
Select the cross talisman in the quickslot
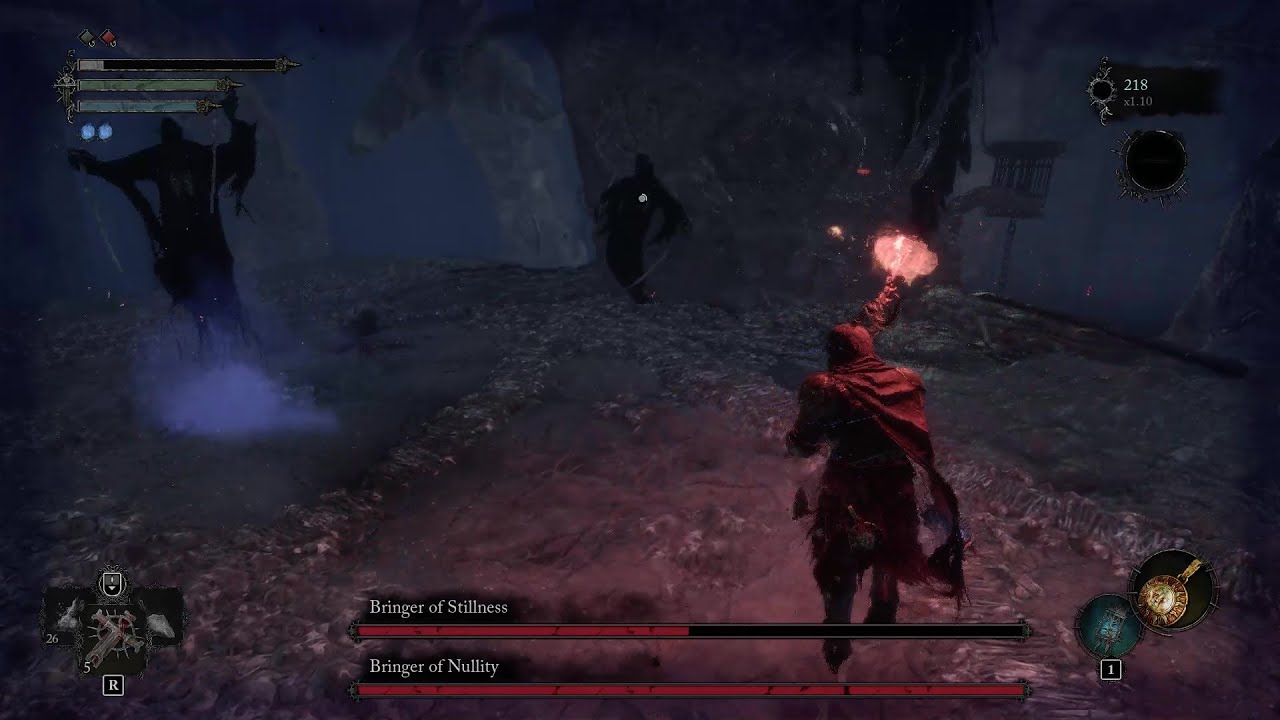[x=115, y=632]
